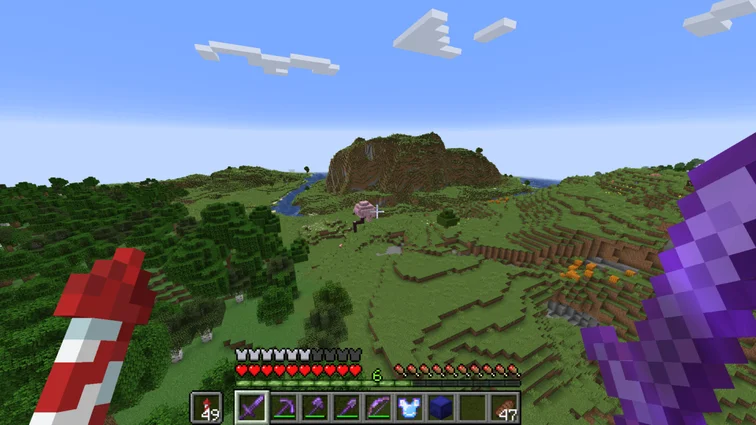This screenshot has height=425, width=756.
Task: Switch to the enchanted shovel slot
Action: tap(346, 407)
